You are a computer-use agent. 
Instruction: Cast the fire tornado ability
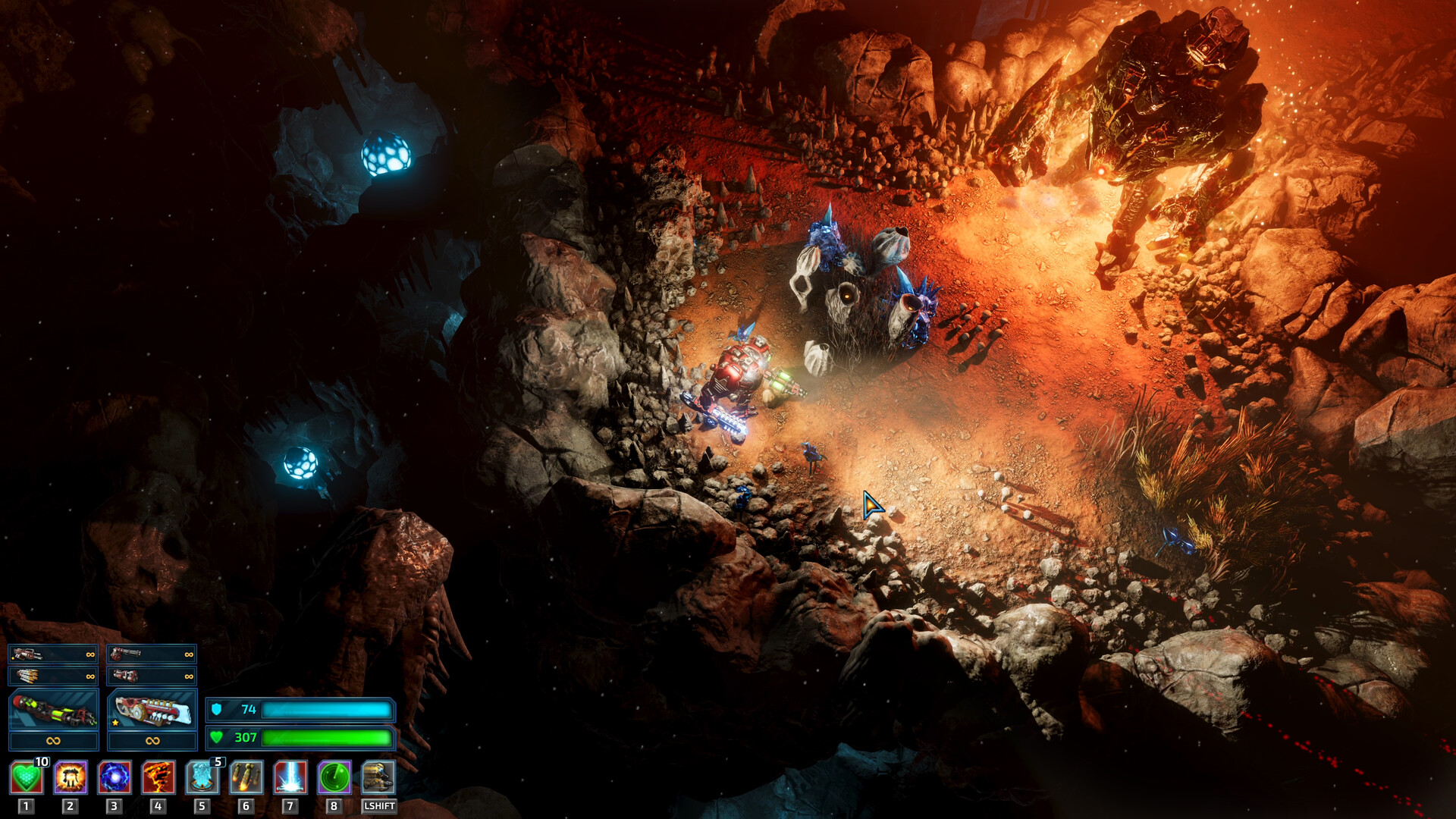158,777
